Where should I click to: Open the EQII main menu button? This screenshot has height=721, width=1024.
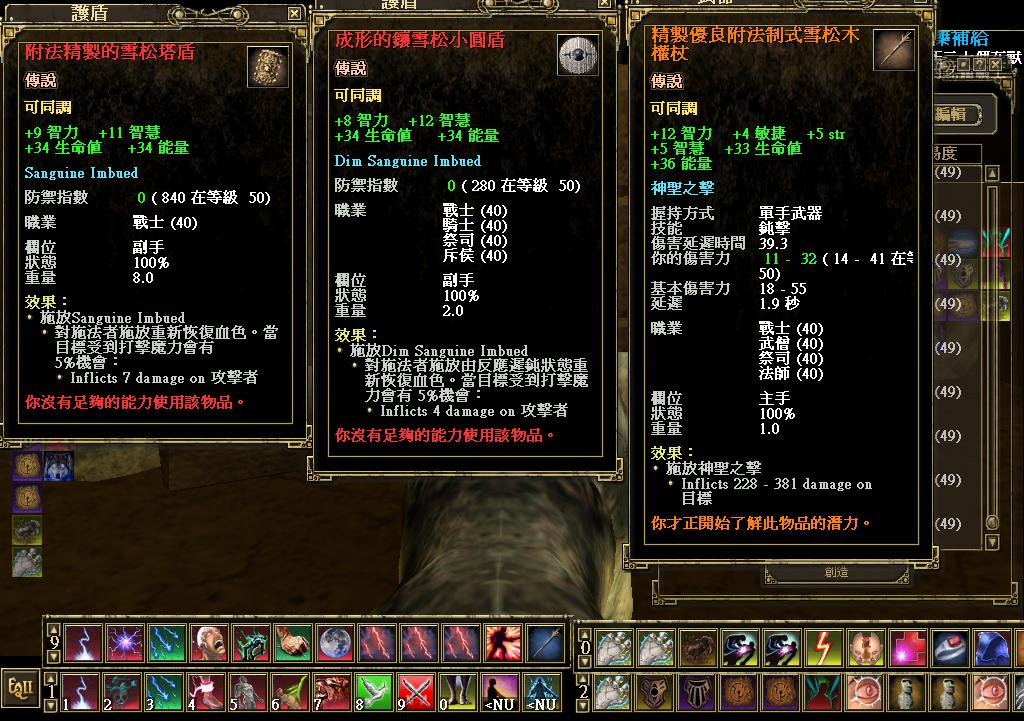click(19, 687)
